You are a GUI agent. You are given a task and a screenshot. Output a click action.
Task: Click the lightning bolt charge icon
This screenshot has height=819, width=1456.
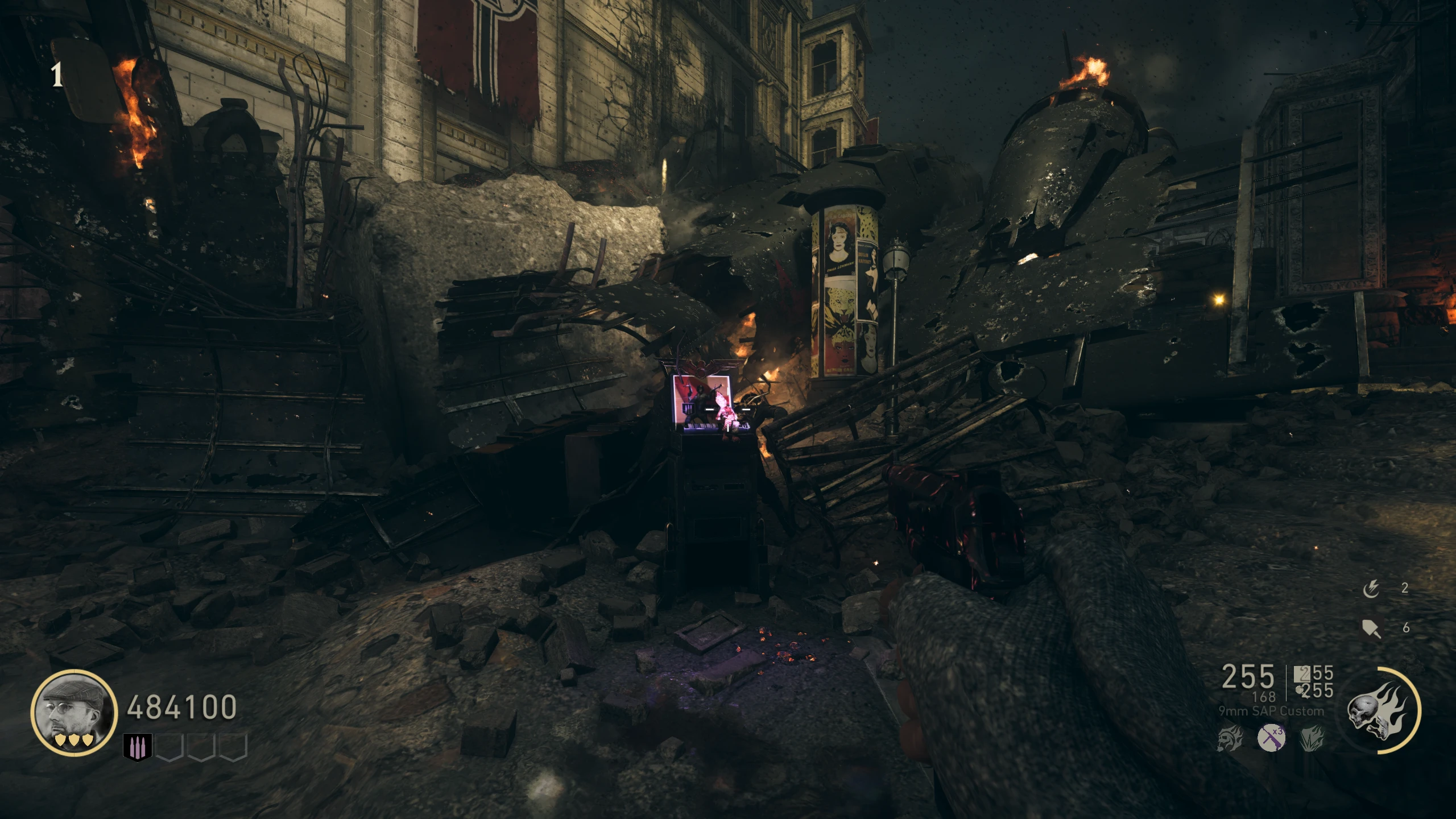click(1371, 589)
